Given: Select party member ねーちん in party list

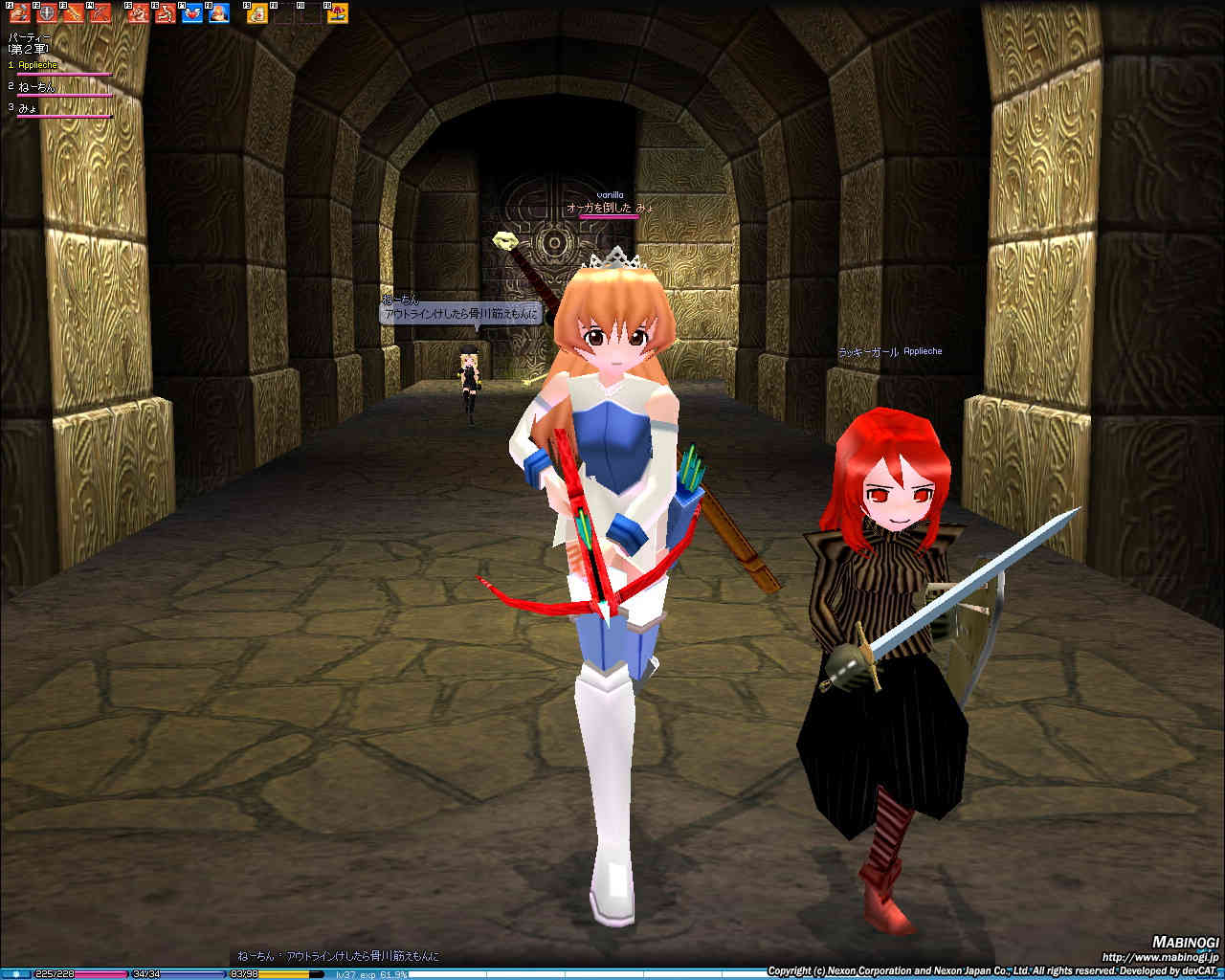Looking at the screenshot, I should (37, 87).
